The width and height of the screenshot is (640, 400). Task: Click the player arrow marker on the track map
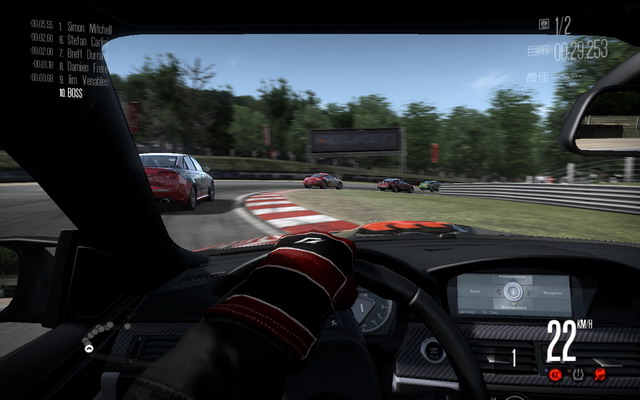89,348
